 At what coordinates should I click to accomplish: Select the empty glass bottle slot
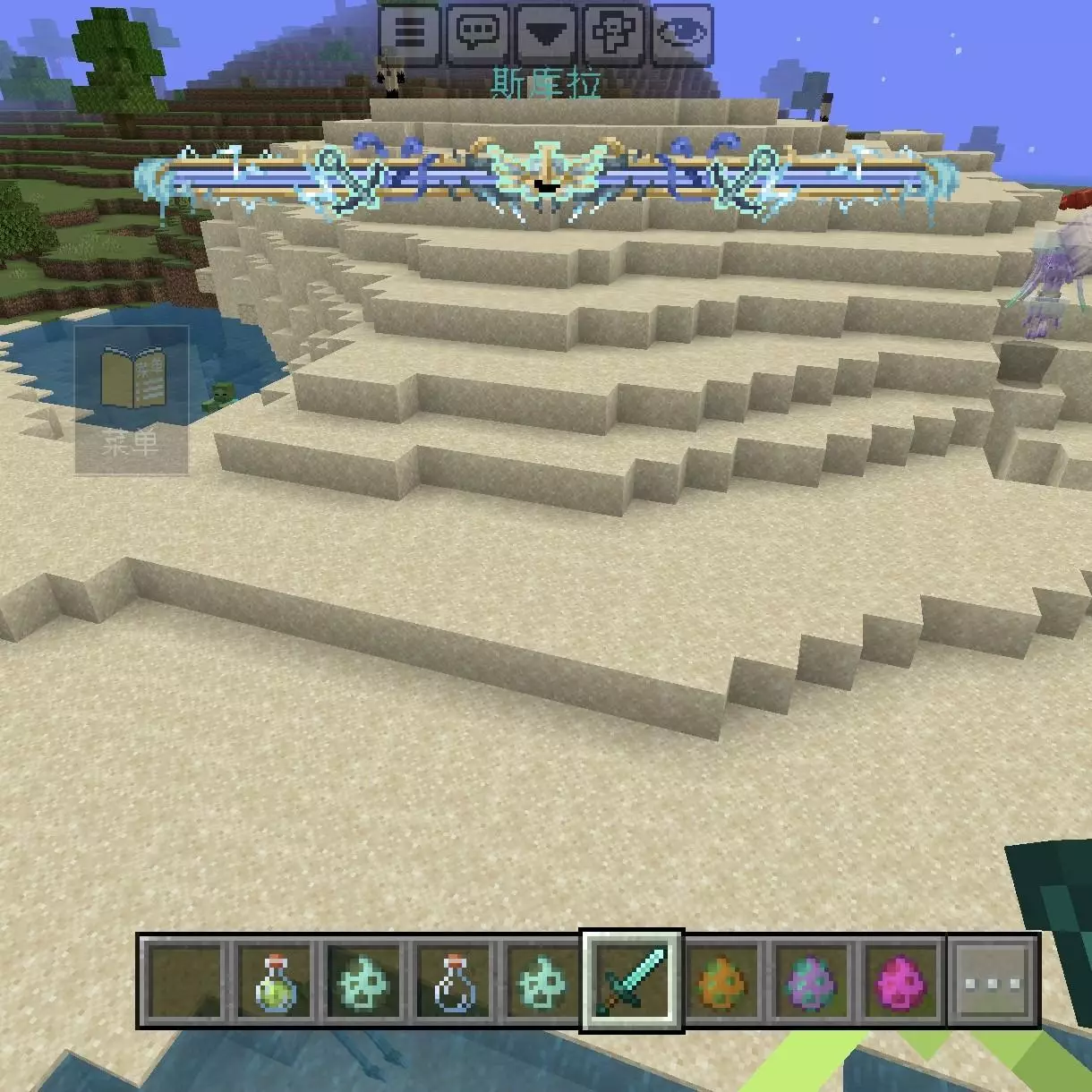(453, 981)
